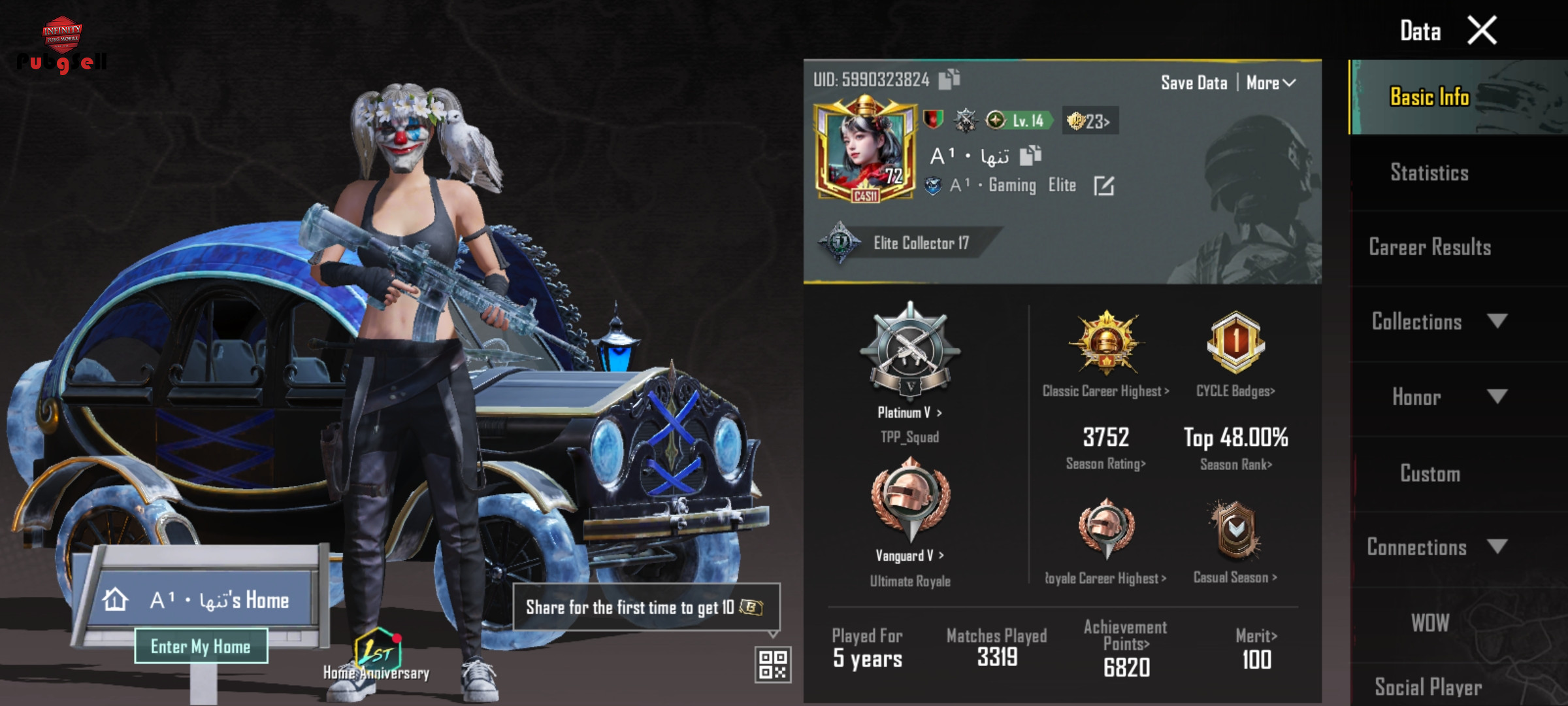This screenshot has width=1568, height=706.
Task: Select the Basic Info tab
Action: tap(1429, 97)
